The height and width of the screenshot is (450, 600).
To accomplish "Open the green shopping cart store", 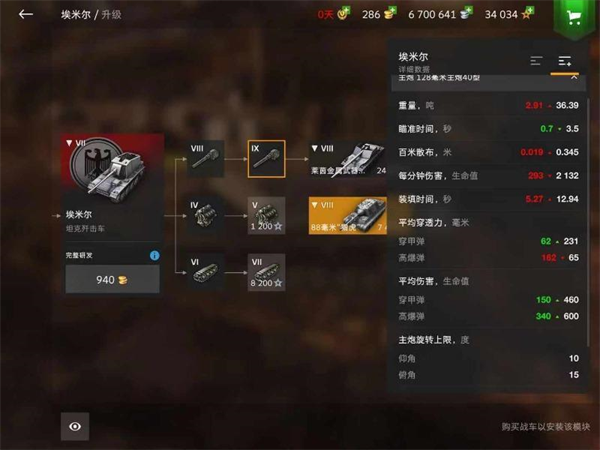I will point(573,16).
